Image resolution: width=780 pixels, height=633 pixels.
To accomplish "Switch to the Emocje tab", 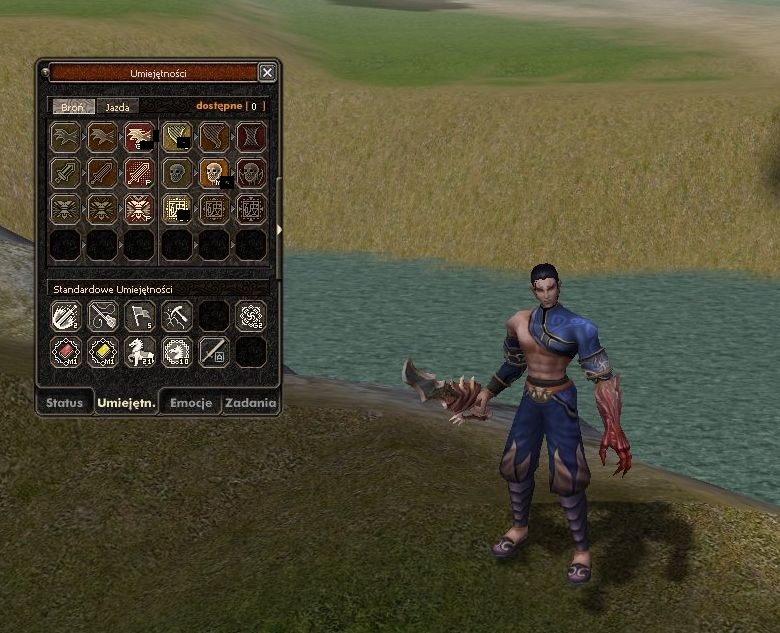I will [x=191, y=403].
